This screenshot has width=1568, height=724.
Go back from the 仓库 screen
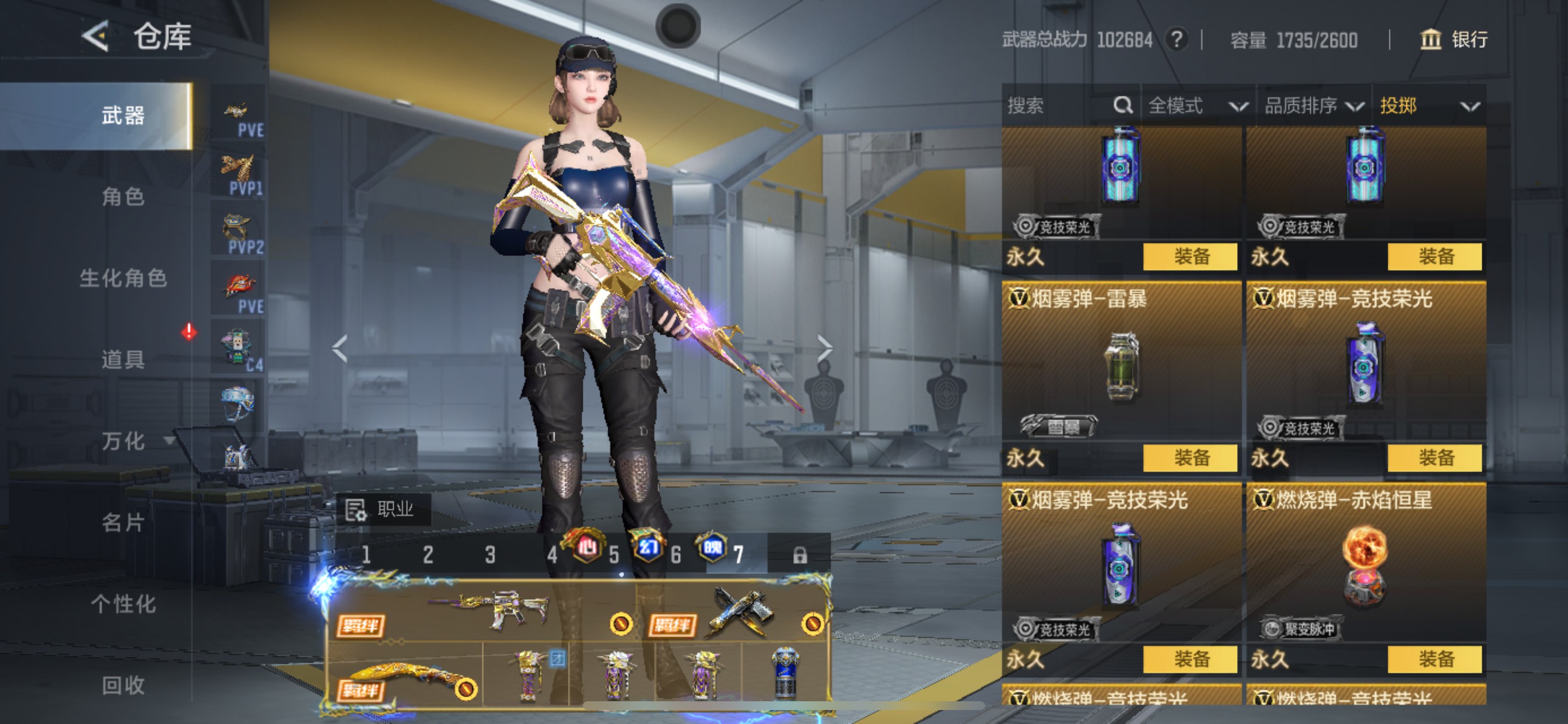96,36
